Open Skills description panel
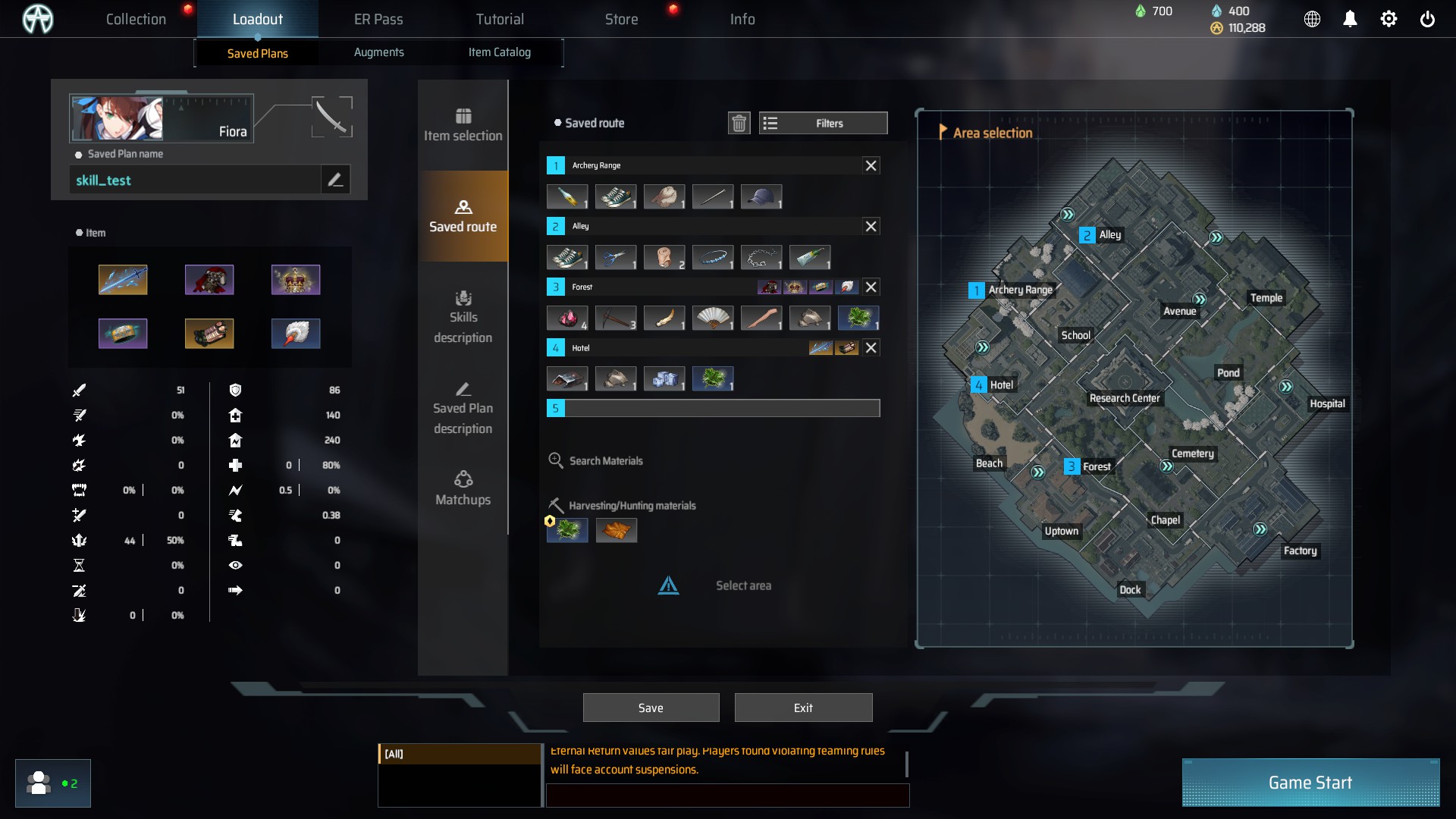Viewport: 1456px width, 819px height. (x=463, y=317)
